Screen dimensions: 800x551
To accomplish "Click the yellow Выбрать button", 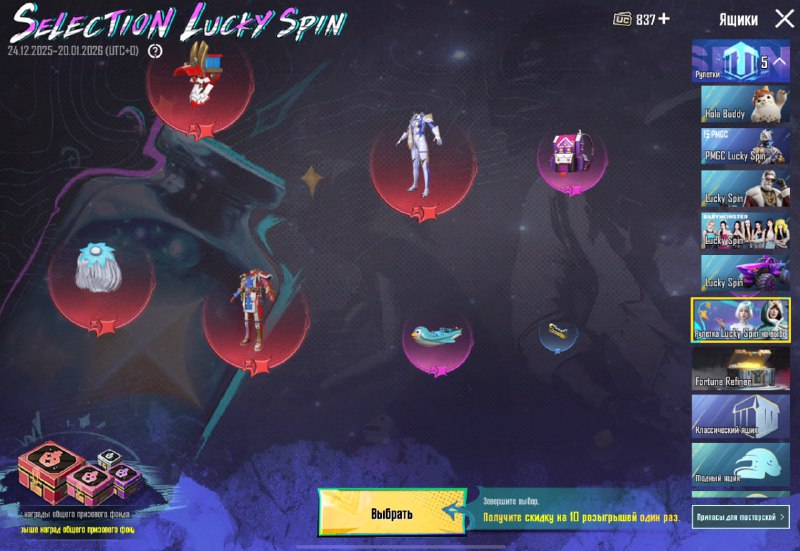I will (x=391, y=513).
